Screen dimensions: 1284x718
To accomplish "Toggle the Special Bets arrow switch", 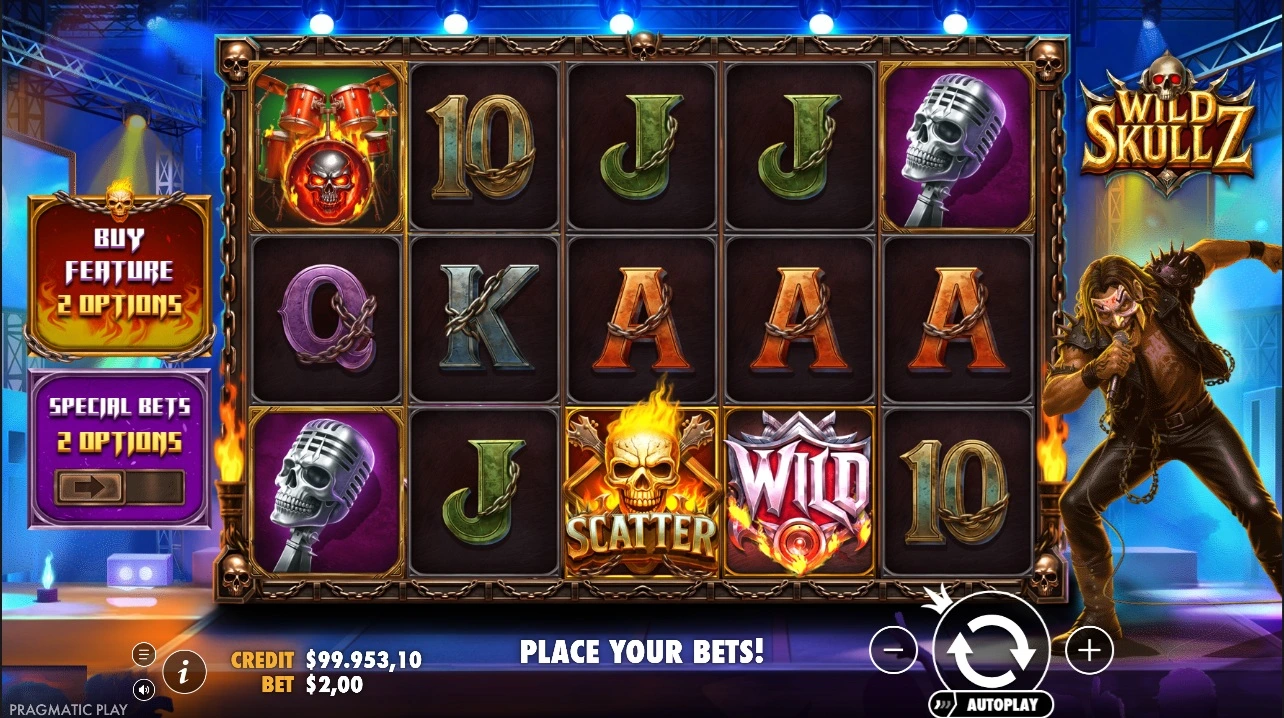I will (x=120, y=488).
